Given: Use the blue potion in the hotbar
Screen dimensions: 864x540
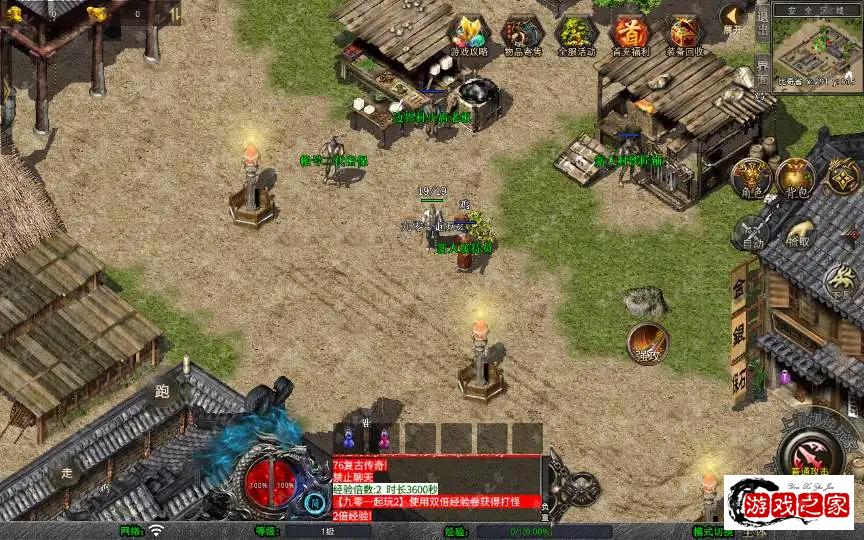Looking at the screenshot, I should 348,438.
